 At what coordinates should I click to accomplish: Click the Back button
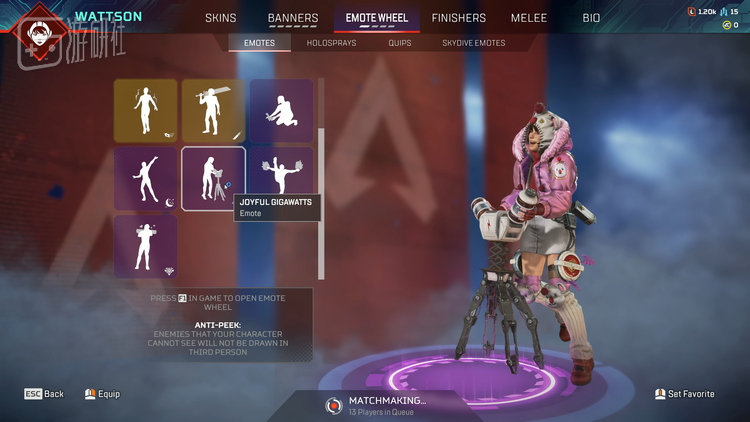pos(44,394)
